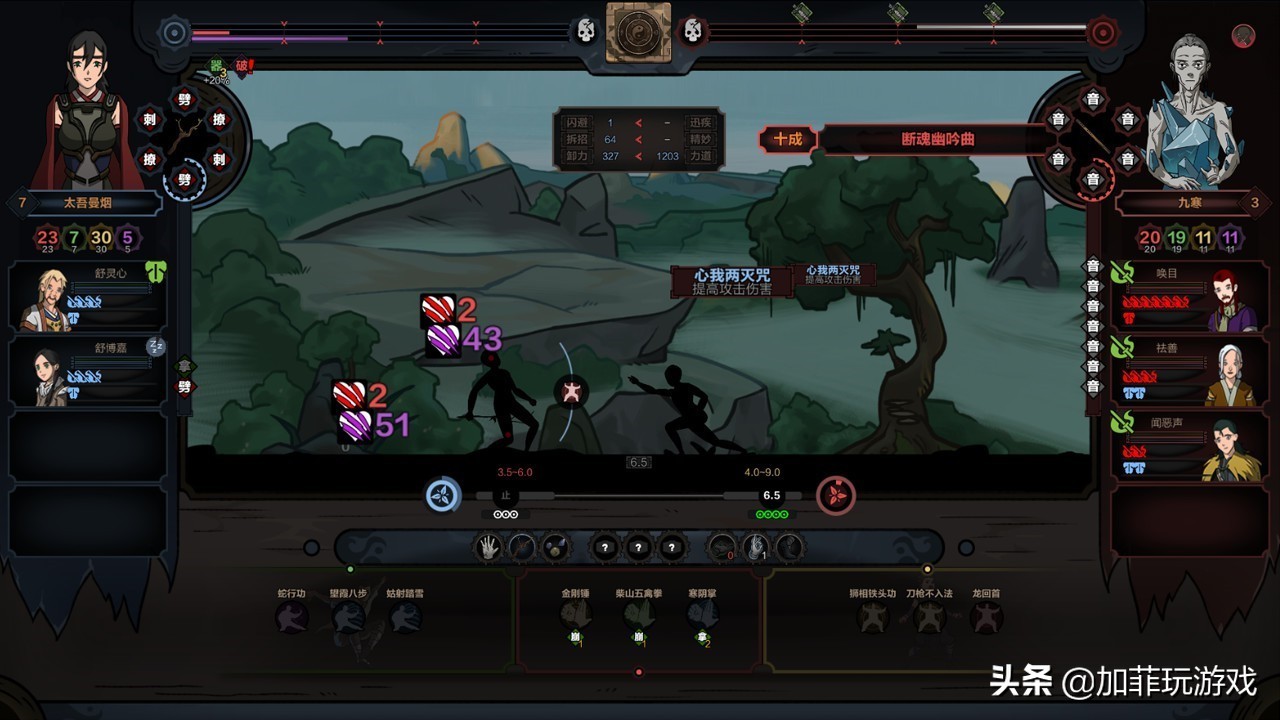This screenshot has height=720, width=1280.
Task: Activate the 望霞八步 skill
Action: pos(349,617)
